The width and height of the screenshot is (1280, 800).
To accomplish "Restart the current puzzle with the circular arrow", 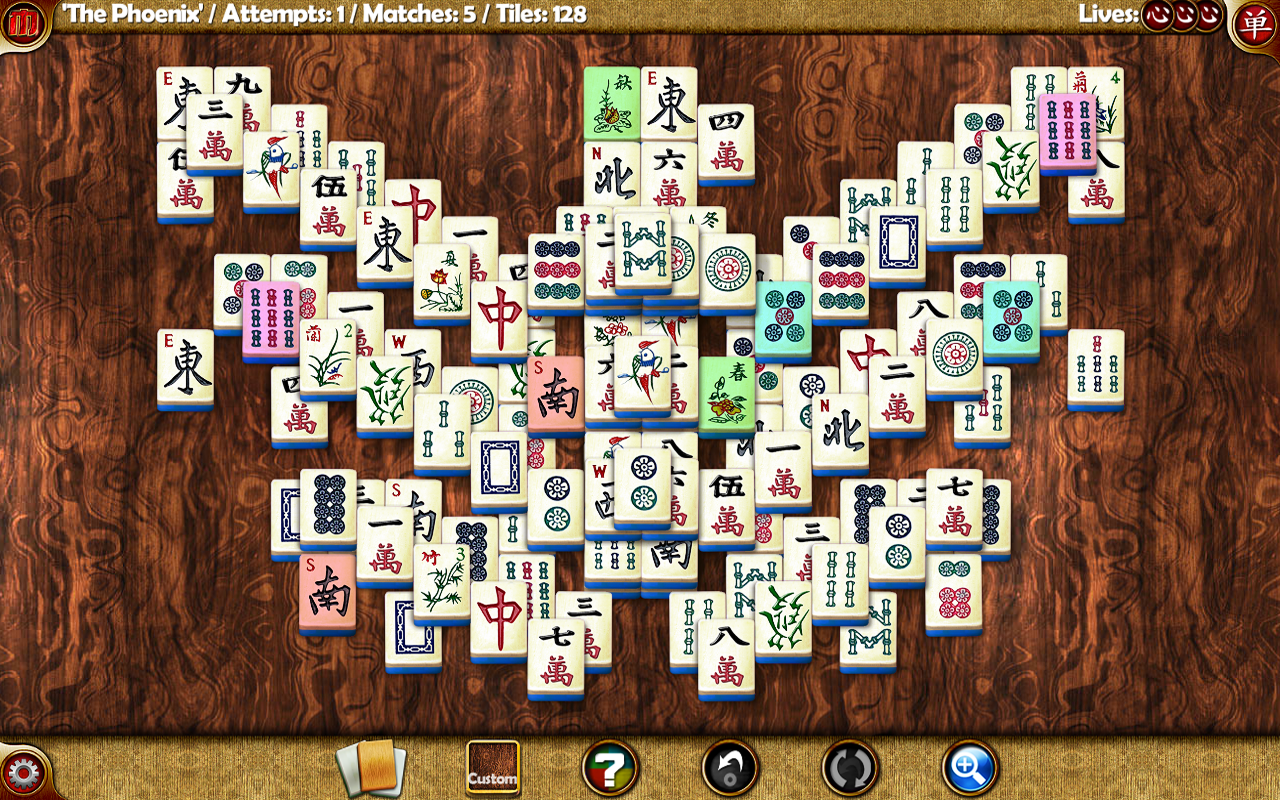I will [846, 769].
